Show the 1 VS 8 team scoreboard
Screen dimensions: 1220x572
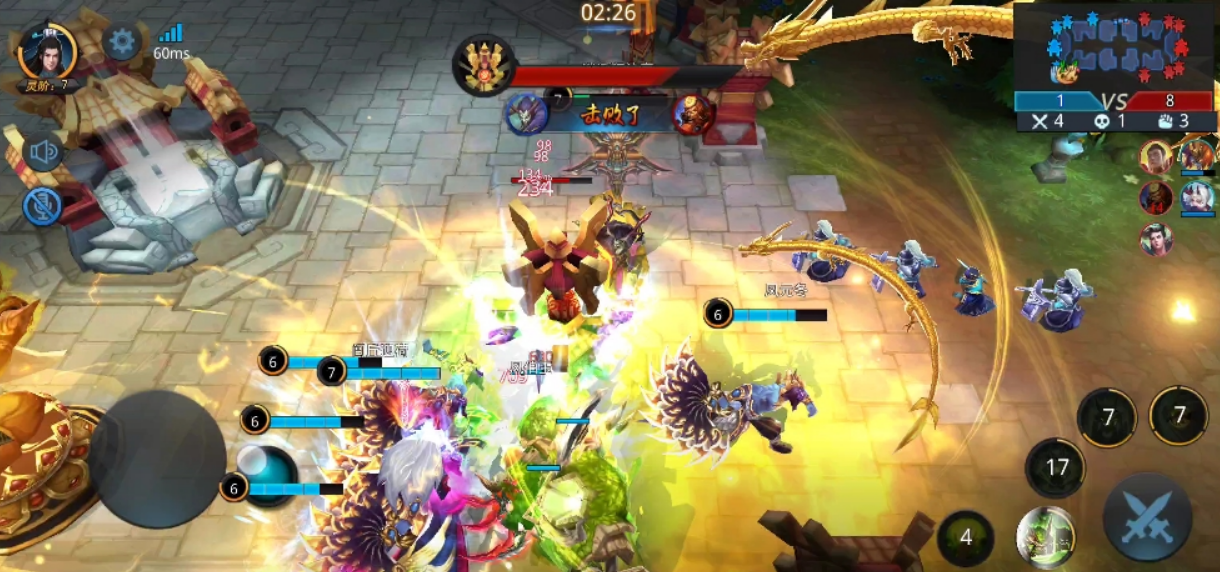1114,101
